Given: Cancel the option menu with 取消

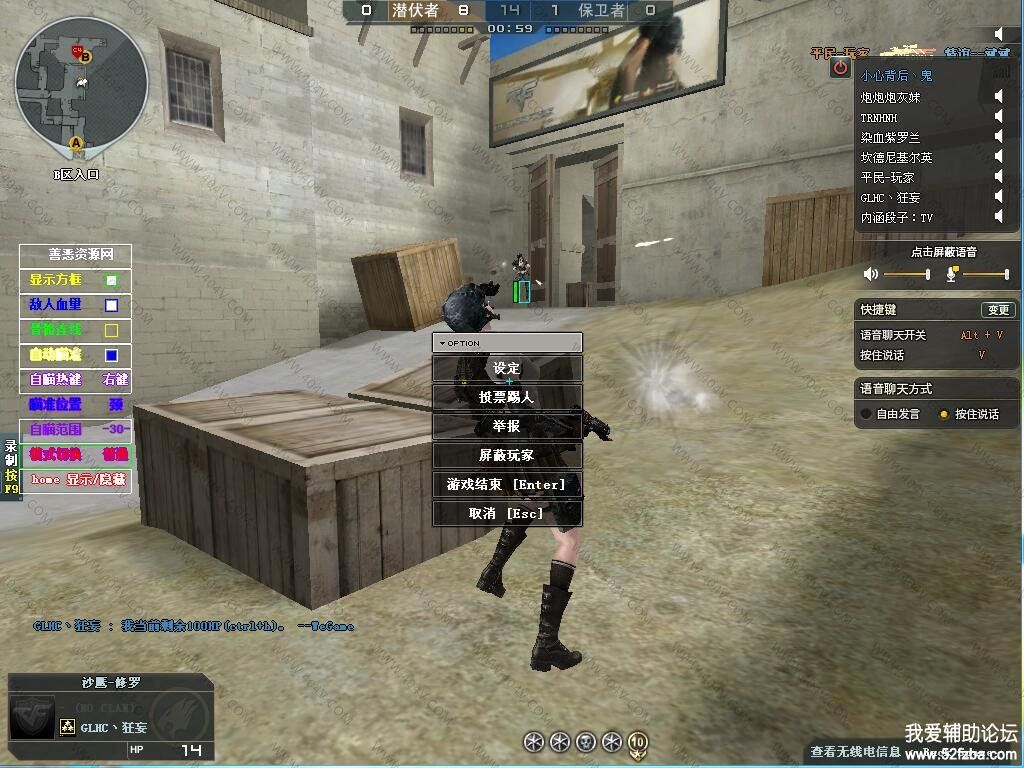Looking at the screenshot, I should click(507, 514).
